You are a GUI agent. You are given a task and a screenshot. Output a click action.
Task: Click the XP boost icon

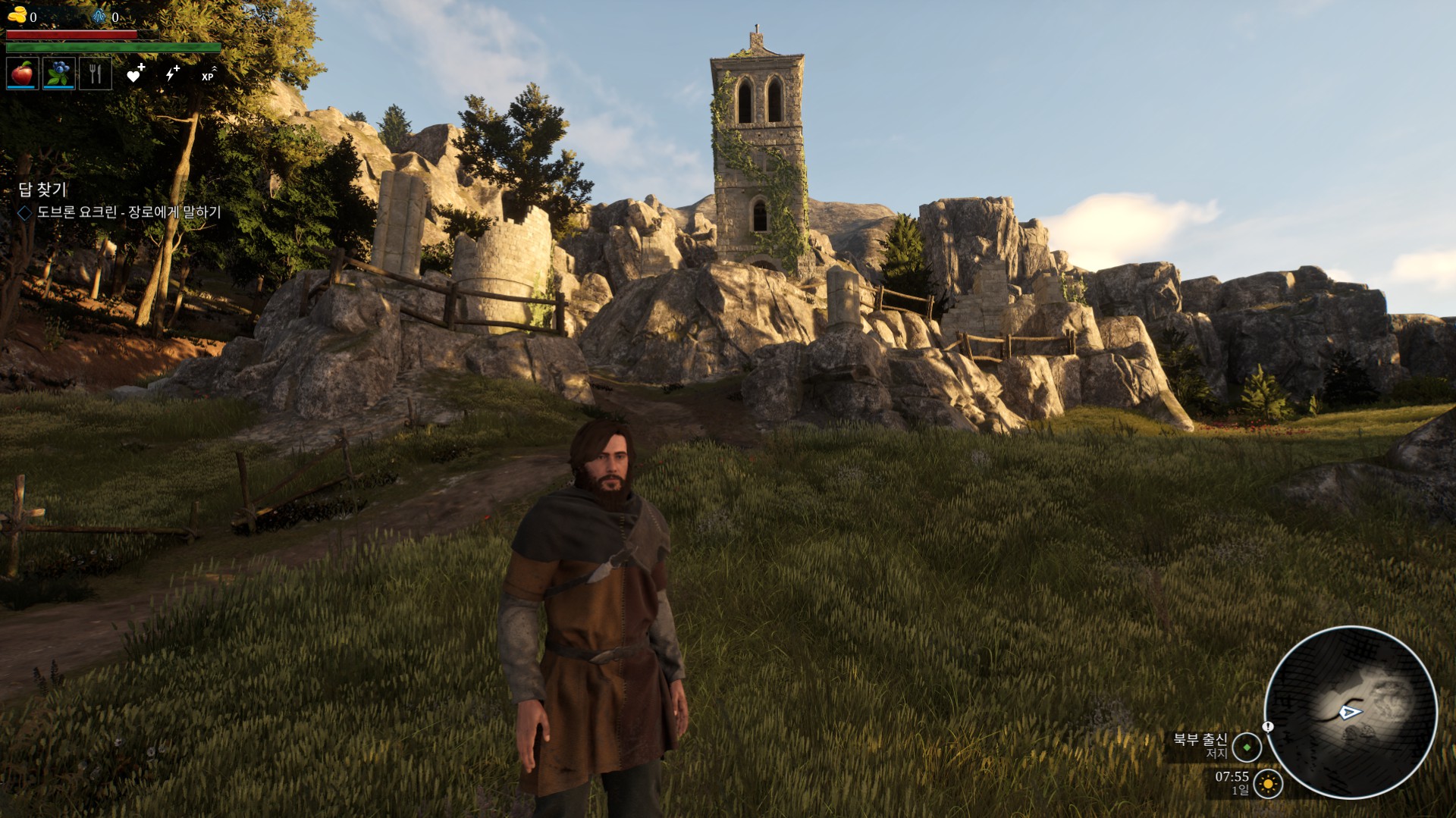point(209,74)
